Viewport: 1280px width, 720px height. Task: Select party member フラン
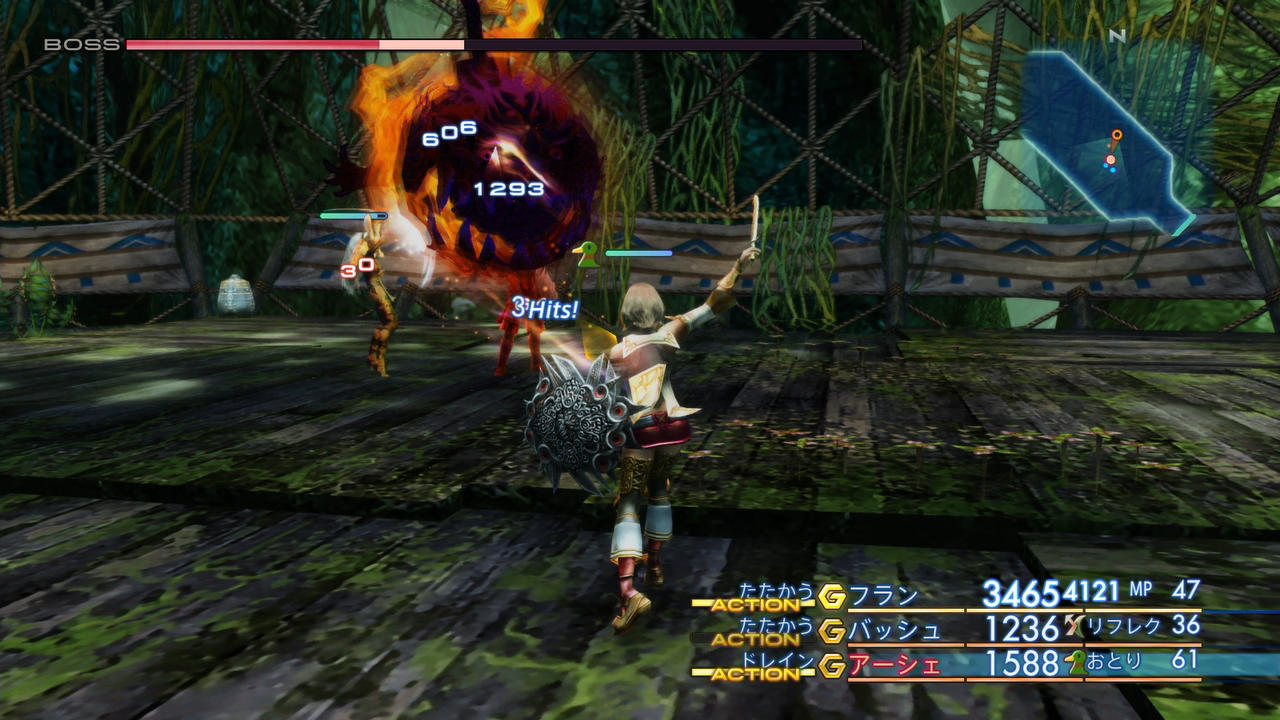tap(883, 596)
